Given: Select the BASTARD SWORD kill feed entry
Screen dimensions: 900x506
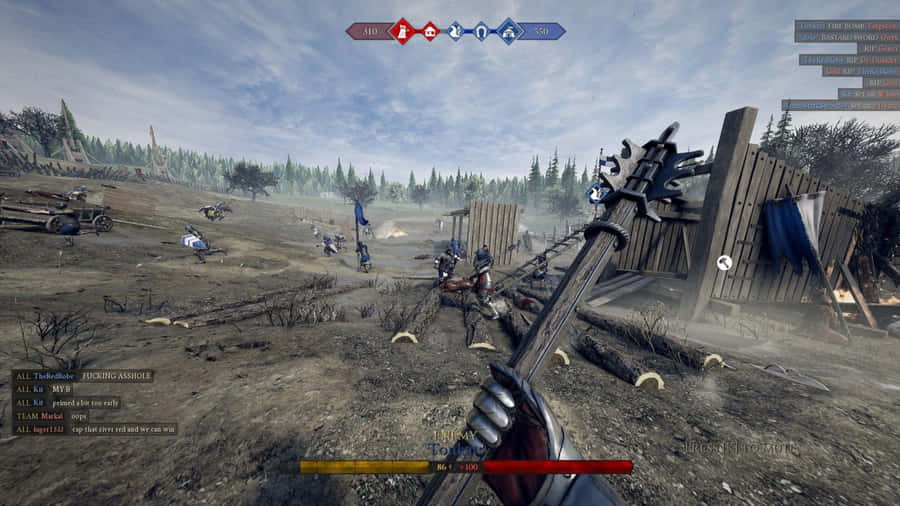Looking at the screenshot, I should click(846, 37).
